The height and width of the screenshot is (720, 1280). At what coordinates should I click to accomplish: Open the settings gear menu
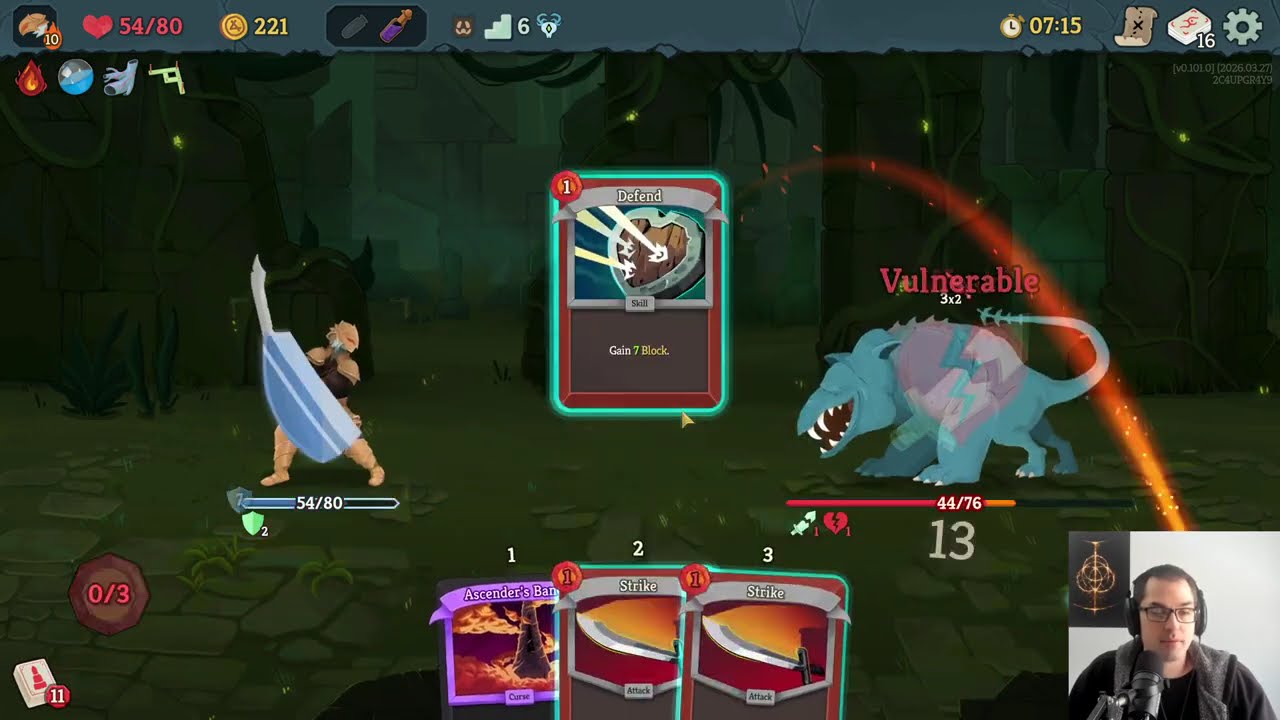(x=1243, y=26)
